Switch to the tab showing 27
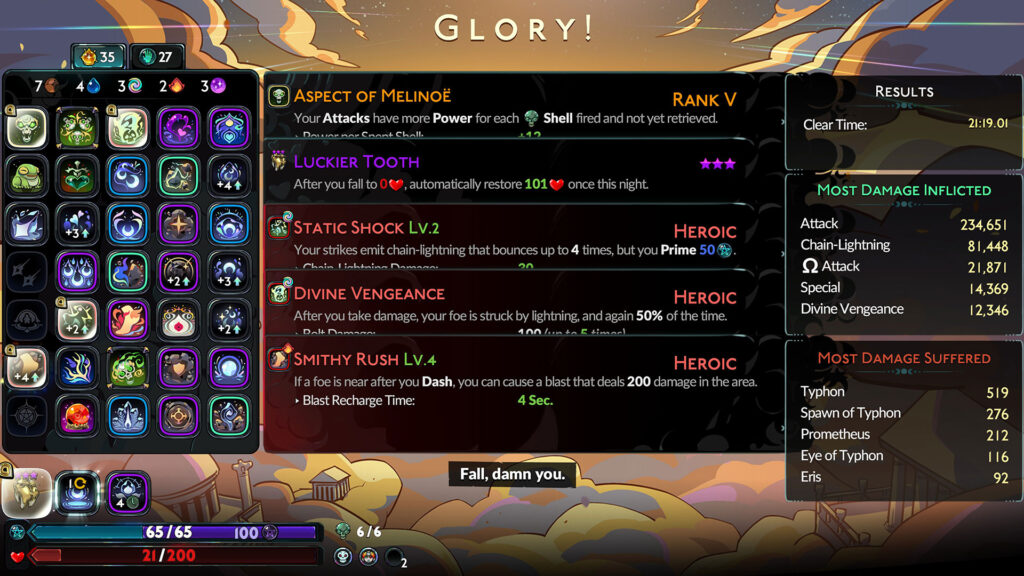This screenshot has height=576, width=1024. tap(156, 57)
